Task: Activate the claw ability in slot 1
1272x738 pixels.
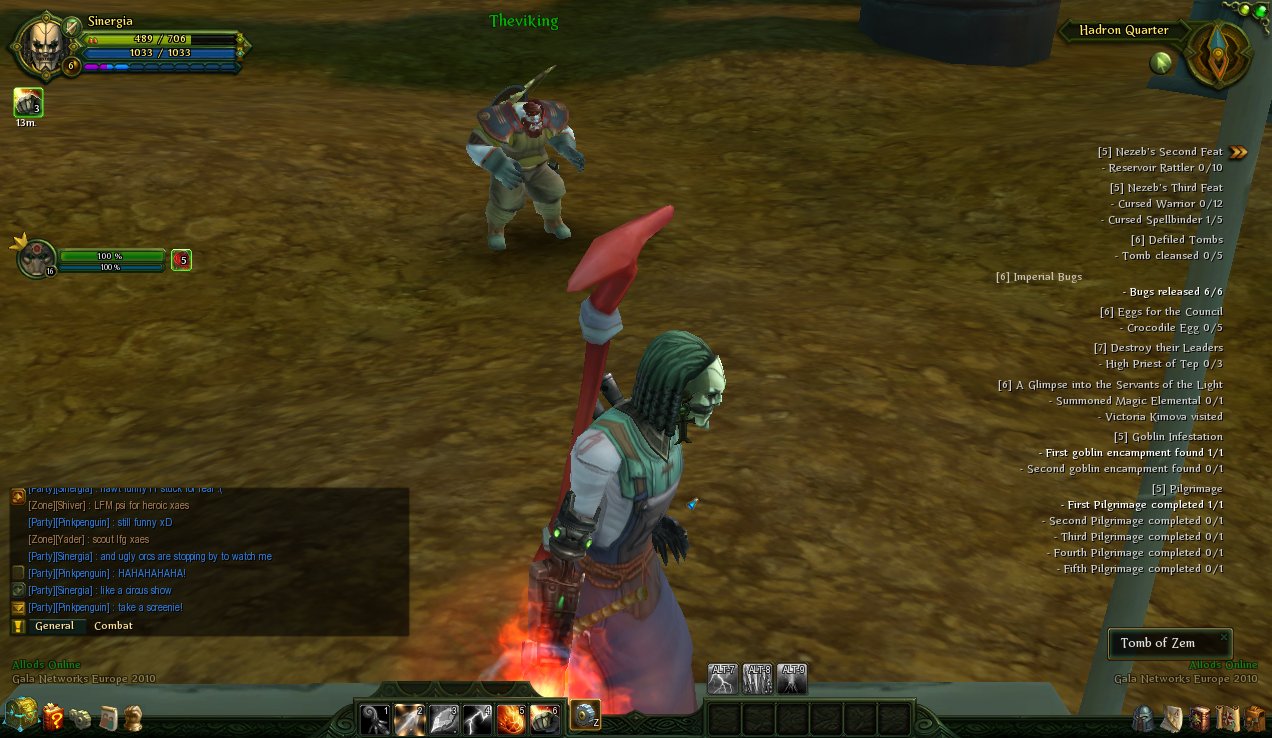Action: click(x=375, y=719)
